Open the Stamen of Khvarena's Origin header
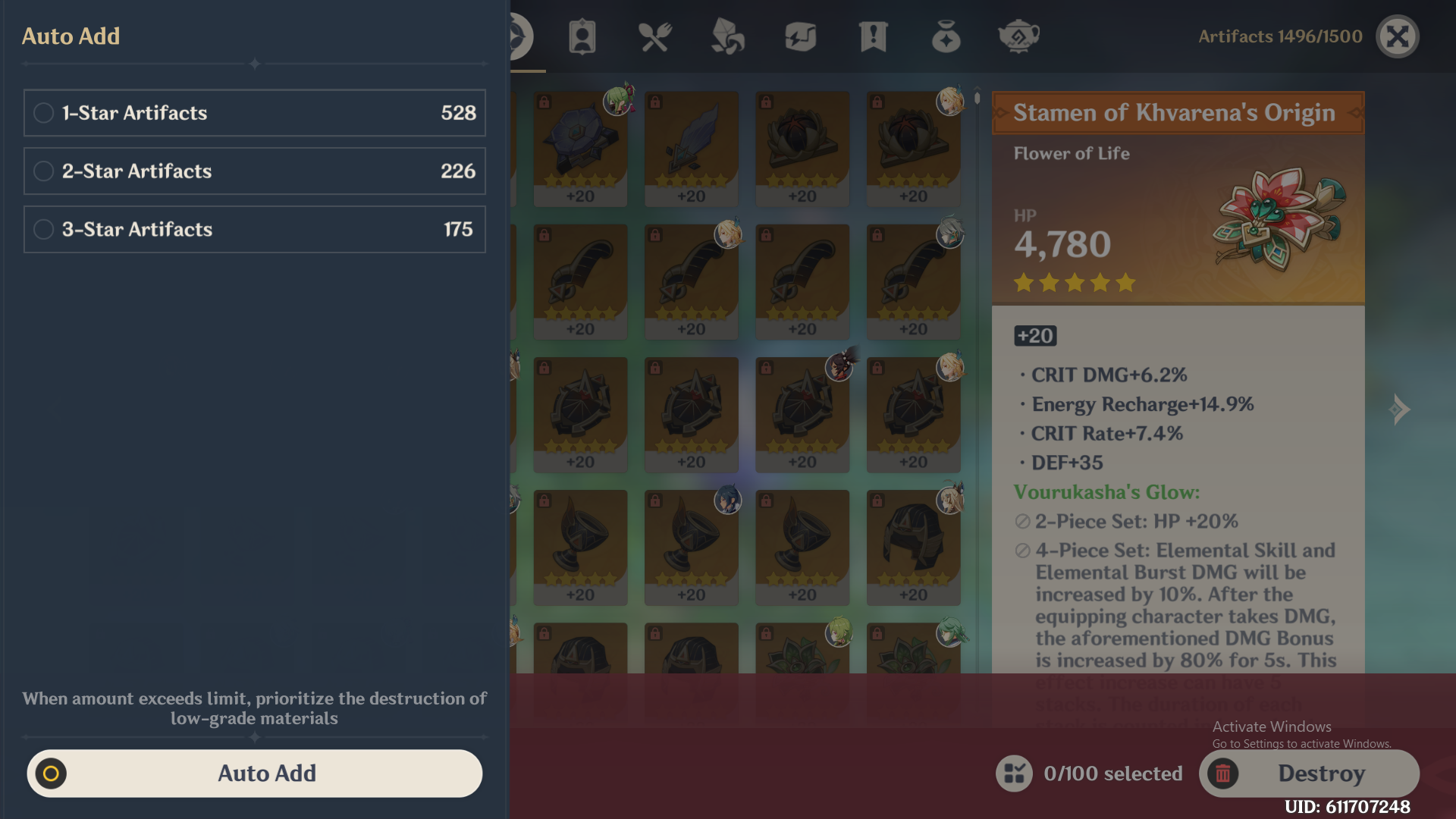 [x=1176, y=112]
